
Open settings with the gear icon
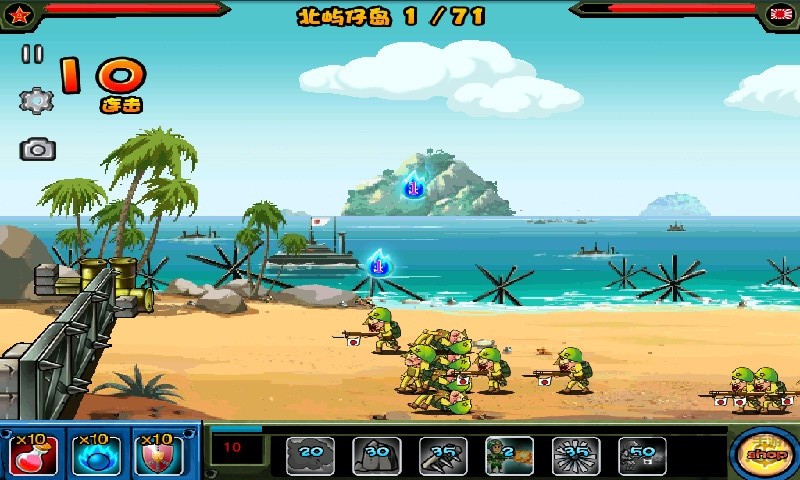pyautogui.click(x=36, y=100)
